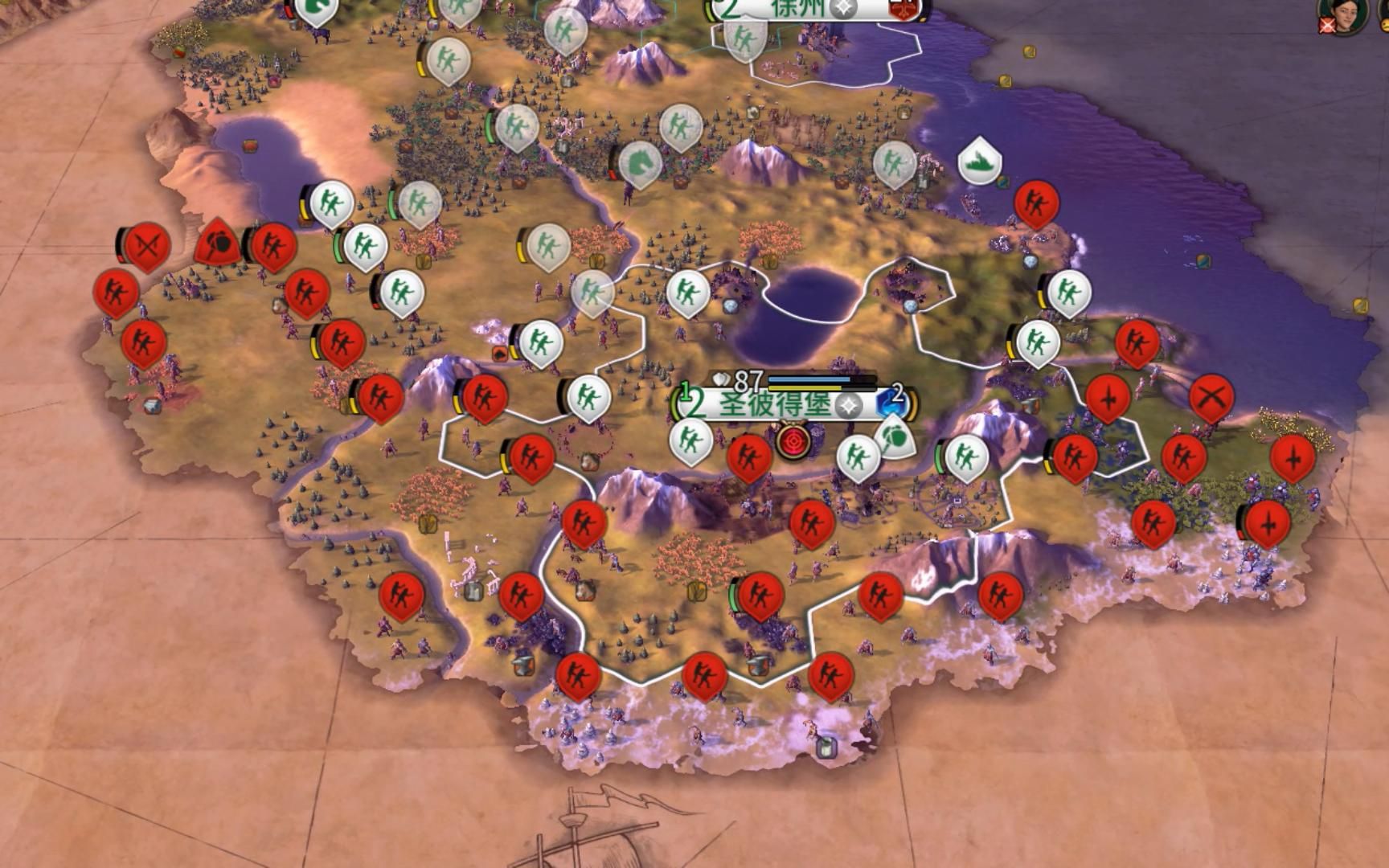Click the grey diamond icon on 圣彼得堡 banner
The image size is (1389, 868).
(x=847, y=406)
